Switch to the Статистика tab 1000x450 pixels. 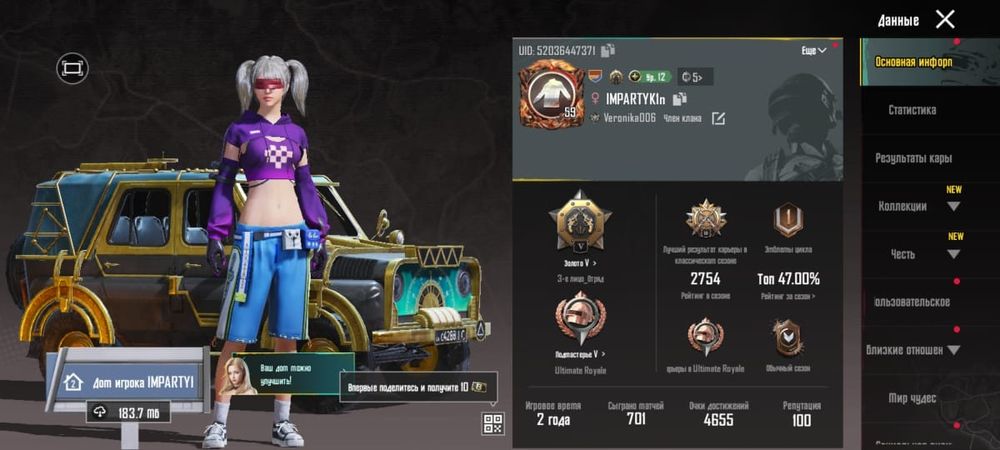tap(911, 110)
